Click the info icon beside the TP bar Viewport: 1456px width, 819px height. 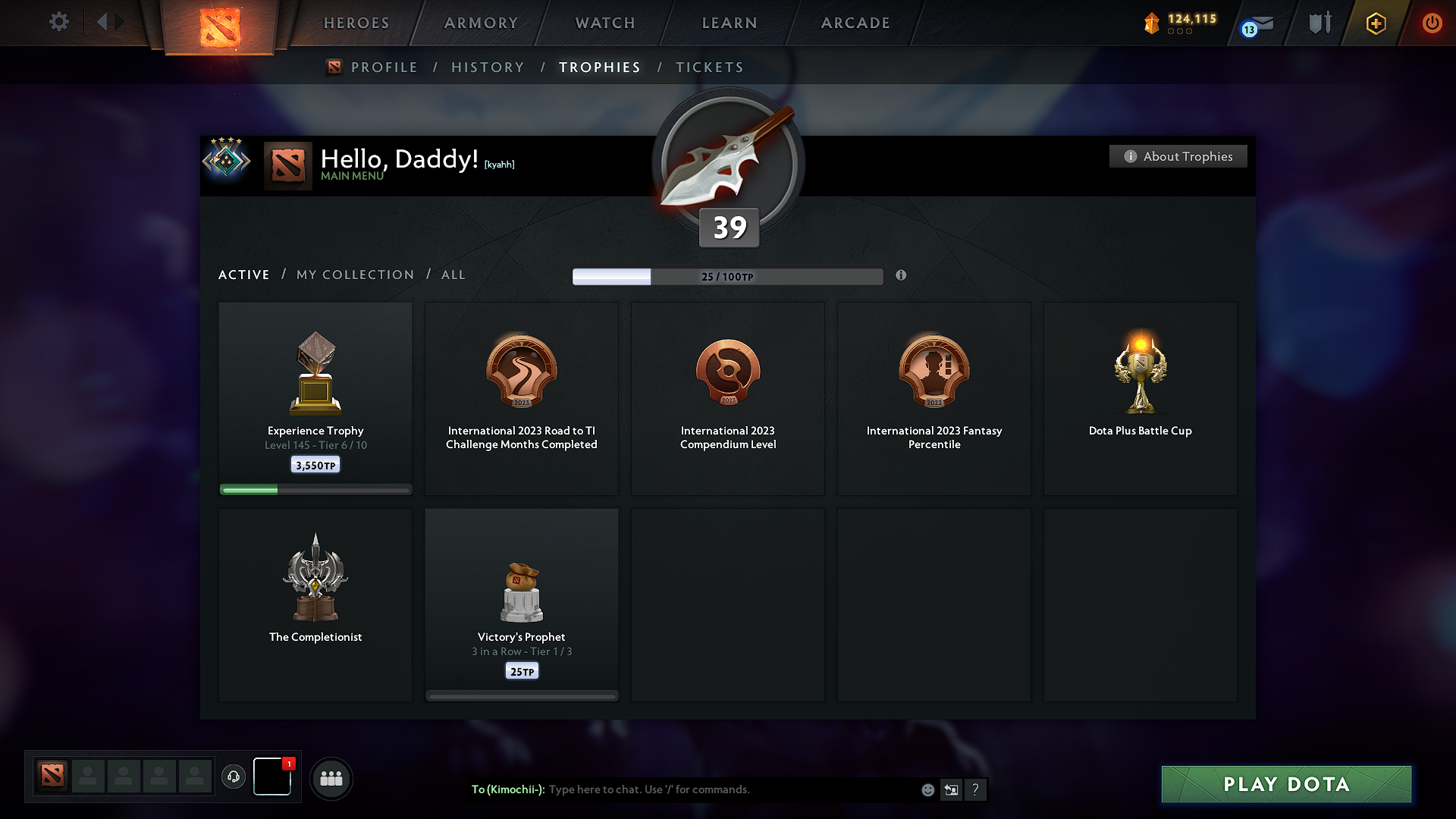[x=902, y=276]
